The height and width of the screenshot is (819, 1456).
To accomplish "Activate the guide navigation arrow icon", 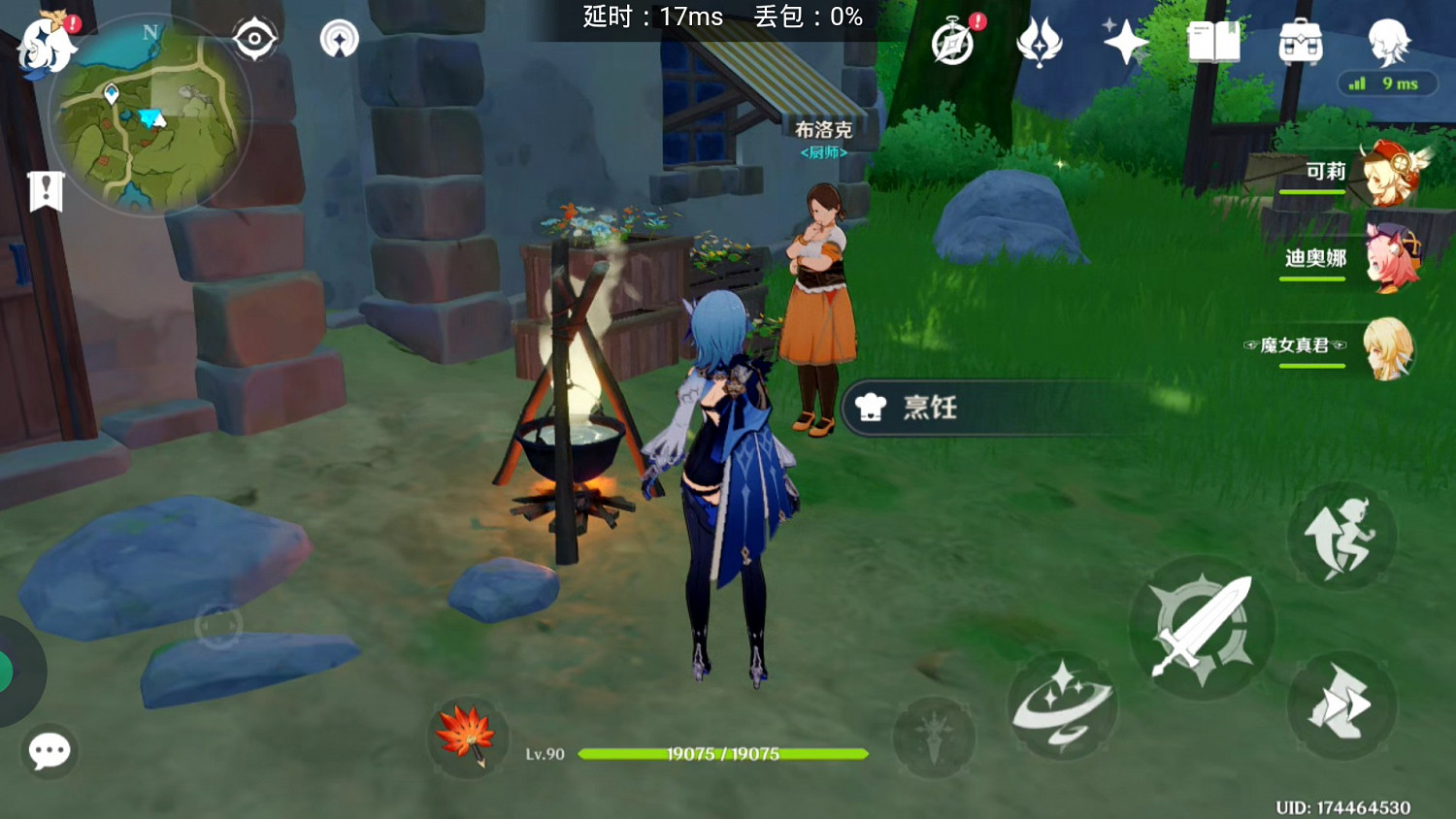I will click(339, 39).
